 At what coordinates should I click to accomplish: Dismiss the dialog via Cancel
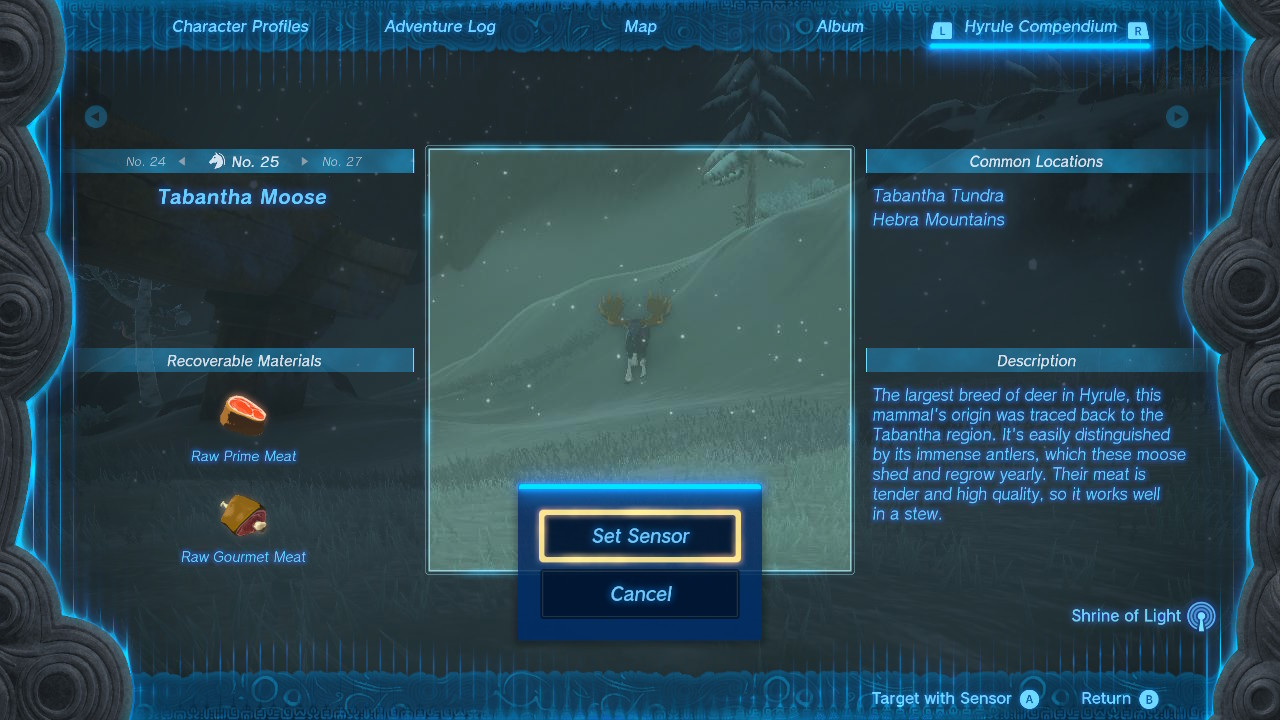click(x=639, y=594)
